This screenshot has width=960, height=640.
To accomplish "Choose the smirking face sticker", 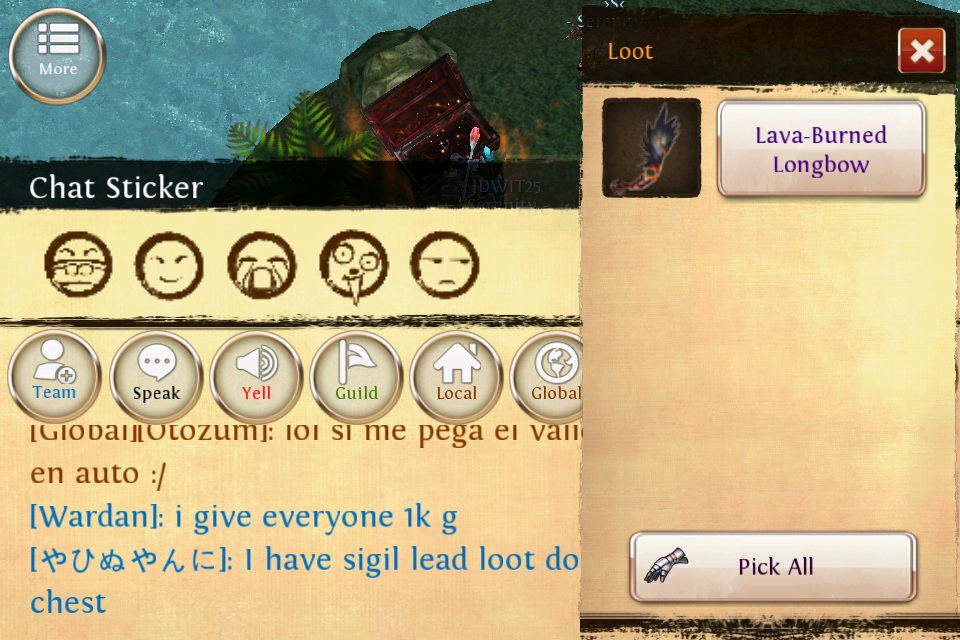I will (x=169, y=266).
